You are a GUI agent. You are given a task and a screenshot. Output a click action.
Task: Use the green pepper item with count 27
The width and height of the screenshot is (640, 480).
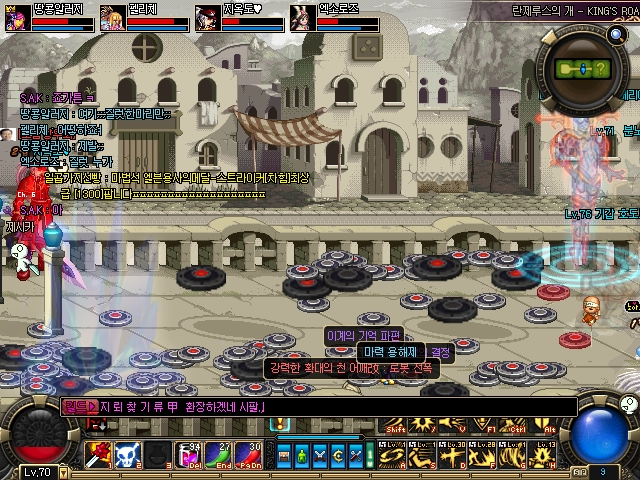pyautogui.click(x=219, y=454)
